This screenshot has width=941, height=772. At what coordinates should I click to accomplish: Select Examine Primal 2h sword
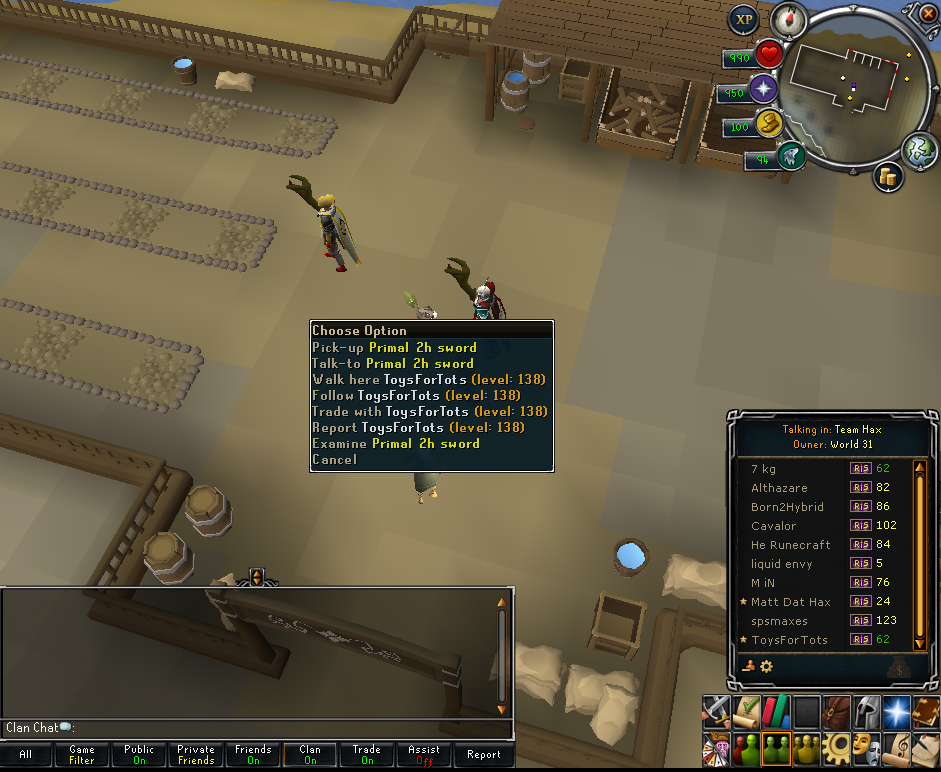395,443
